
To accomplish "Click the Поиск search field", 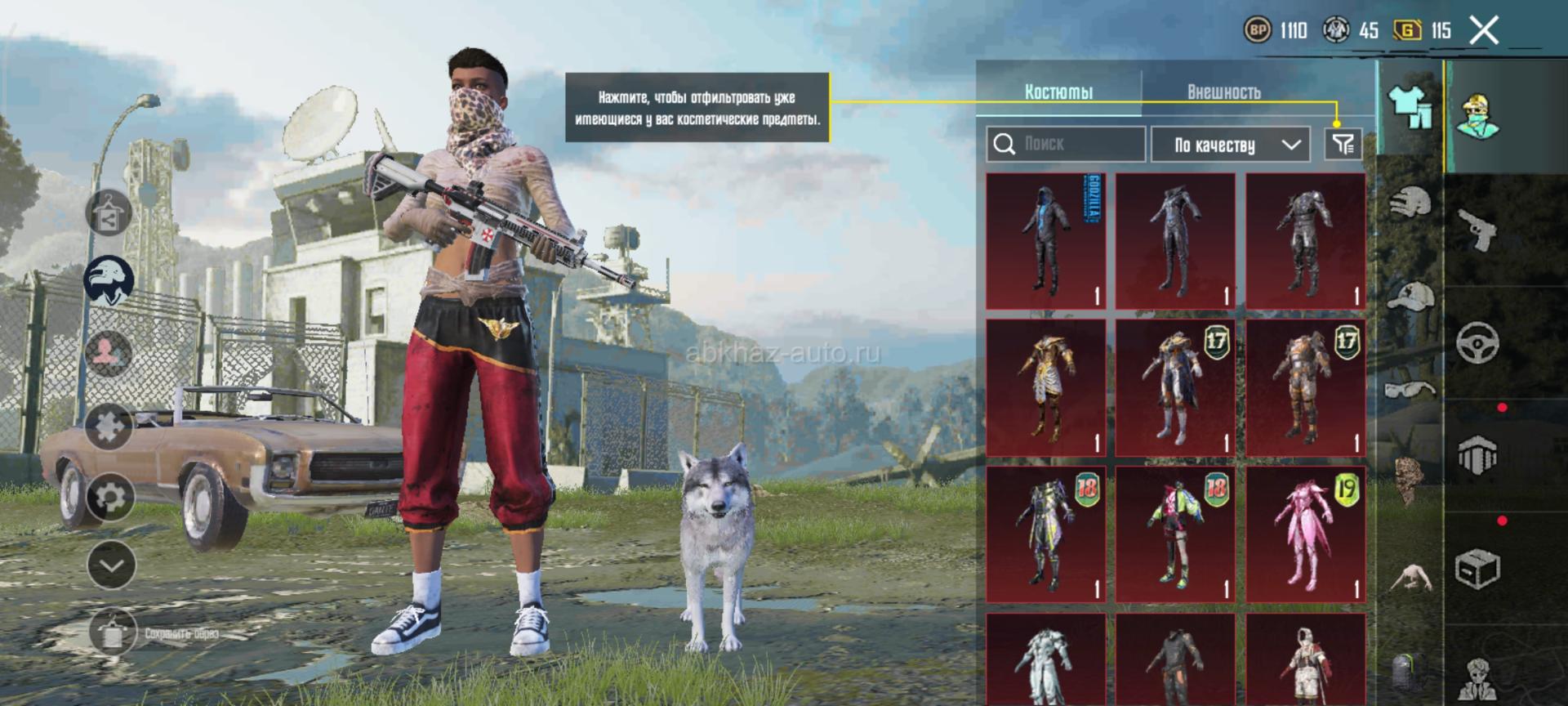I will click(1066, 145).
